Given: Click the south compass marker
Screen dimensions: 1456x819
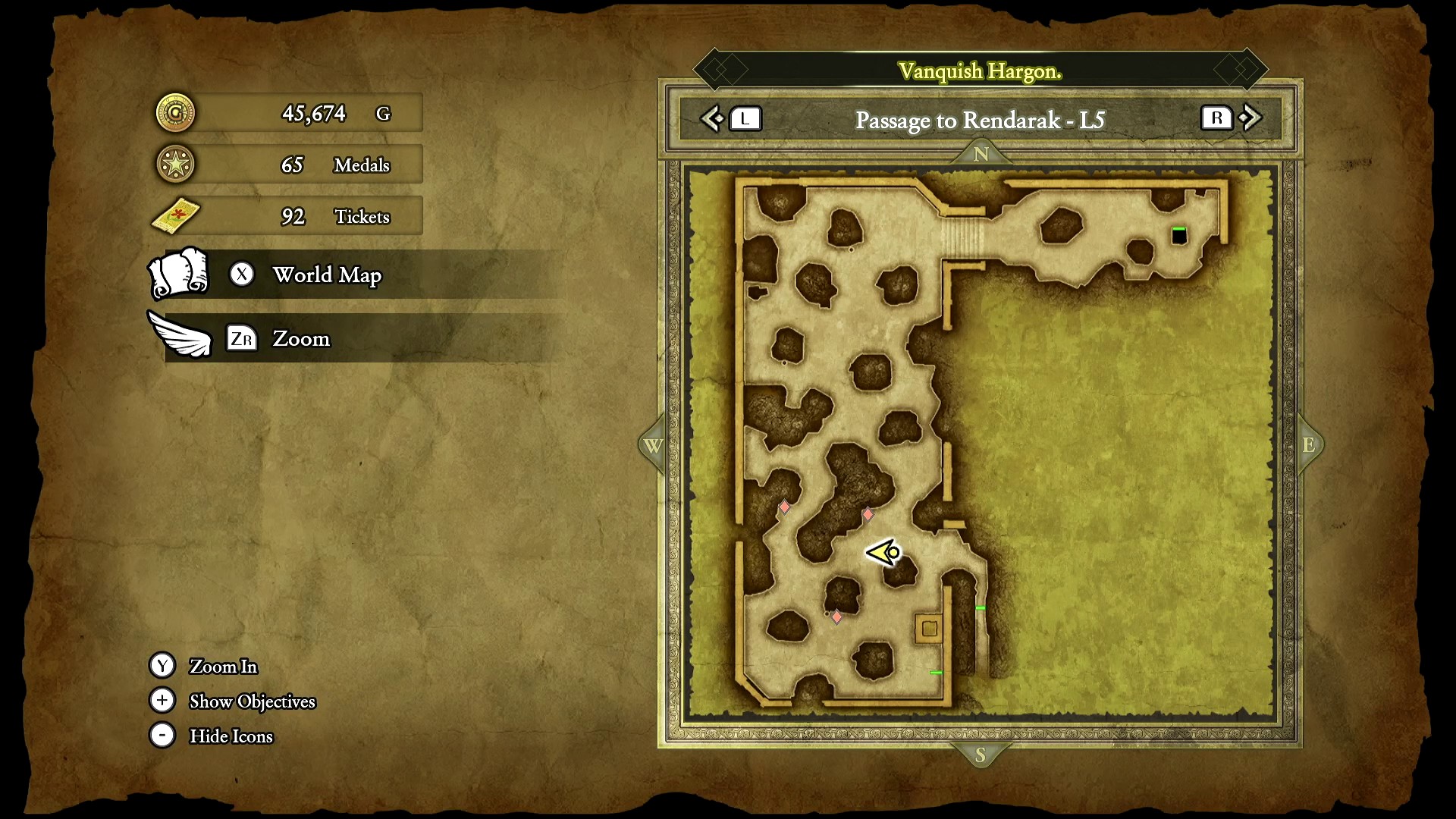Looking at the screenshot, I should point(981,755).
